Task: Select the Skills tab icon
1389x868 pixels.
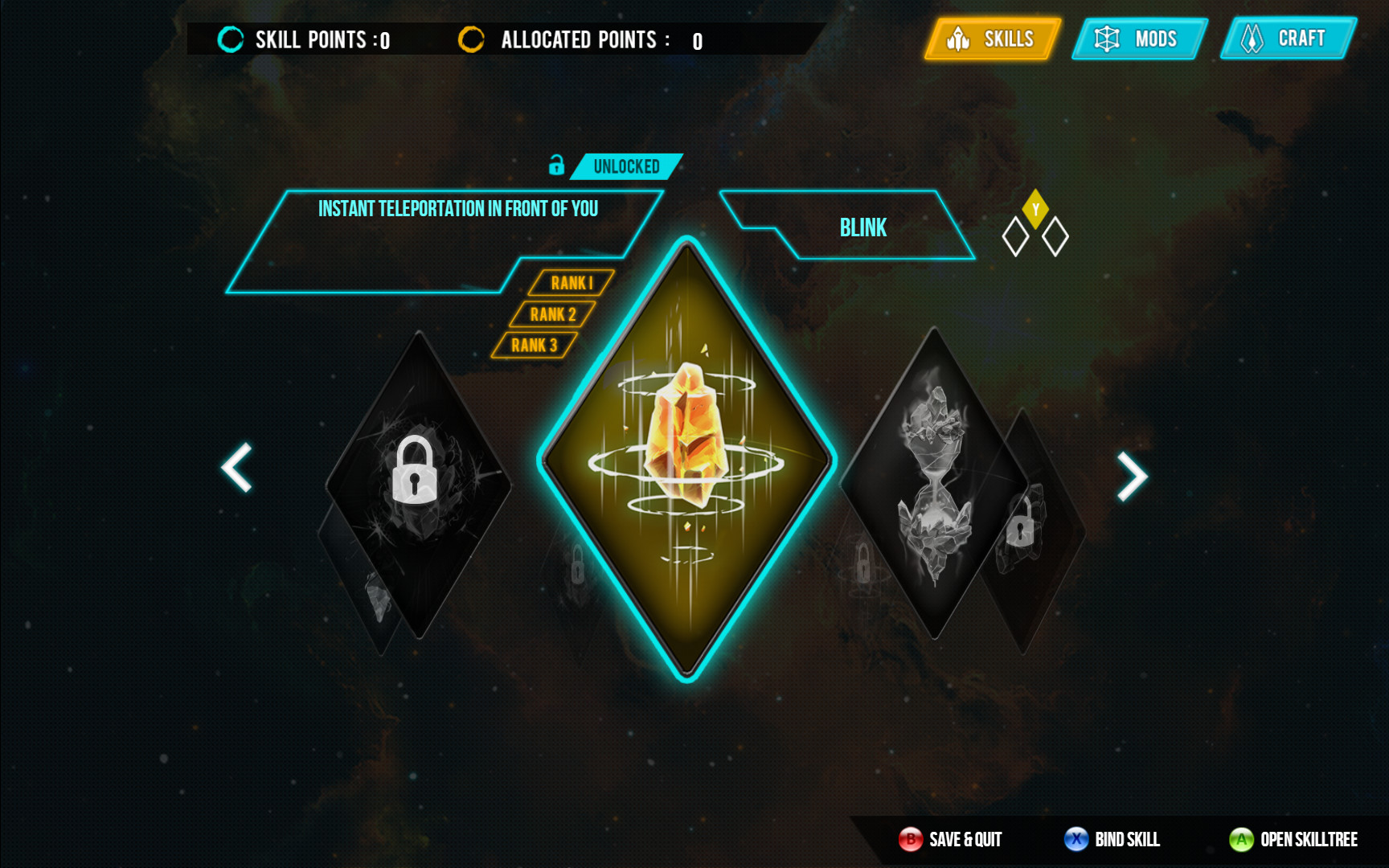Action: coord(957,39)
